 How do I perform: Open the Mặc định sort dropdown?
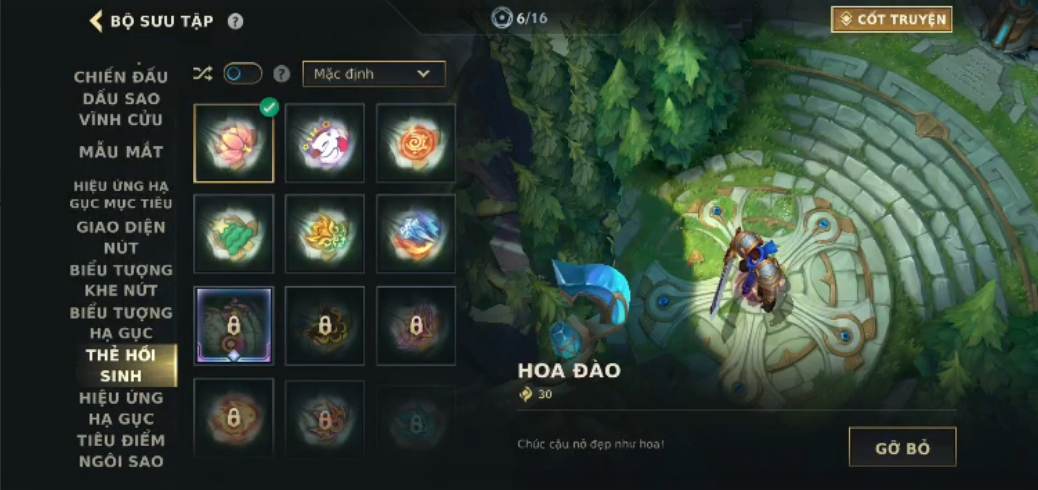[374, 73]
